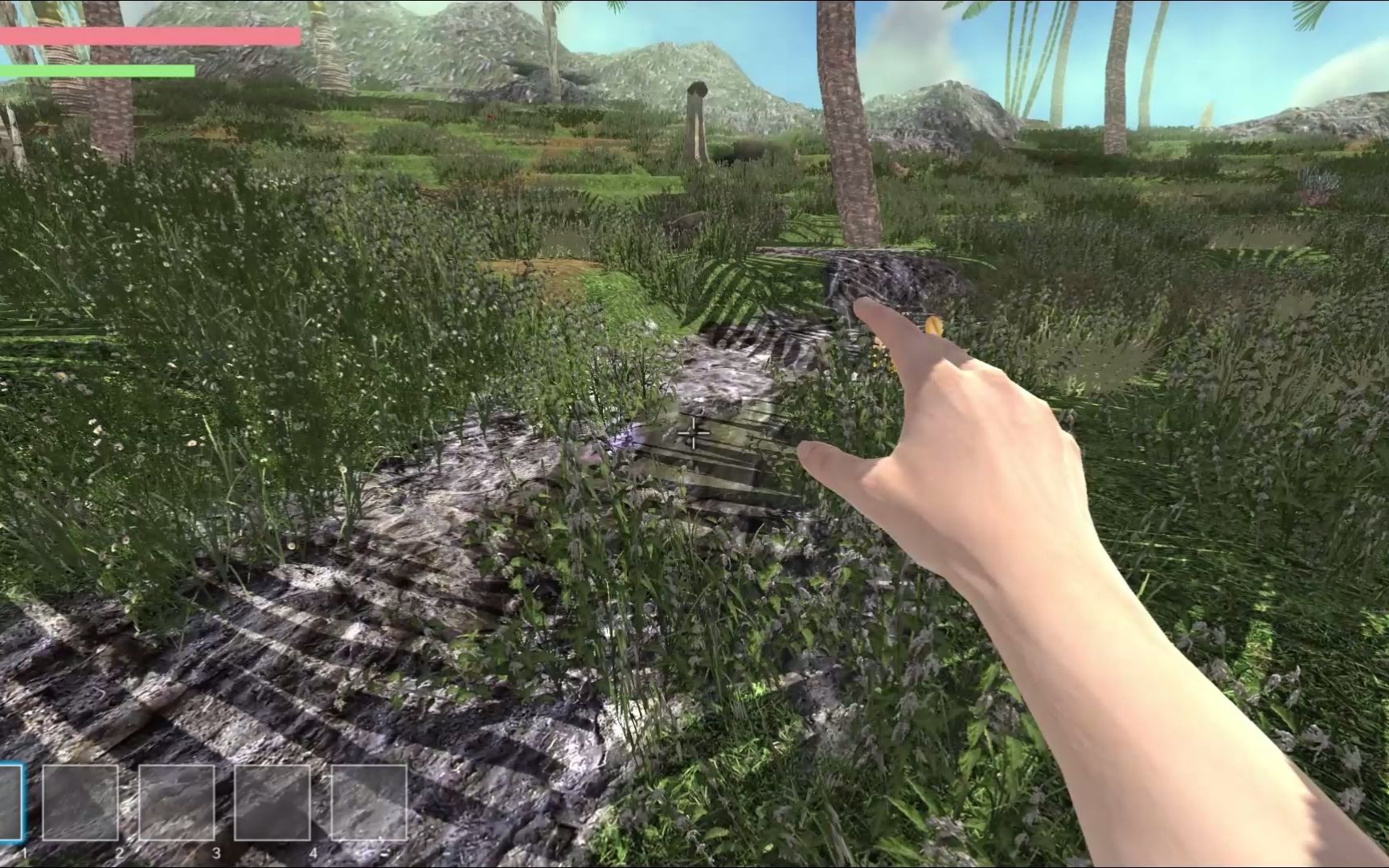The width and height of the screenshot is (1389, 868).
Task: Click the crosshair at screen center
Action: click(694, 434)
